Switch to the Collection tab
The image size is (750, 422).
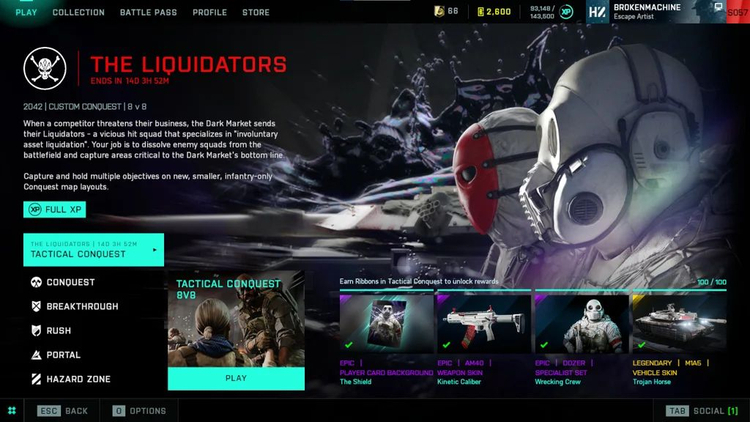[78, 12]
